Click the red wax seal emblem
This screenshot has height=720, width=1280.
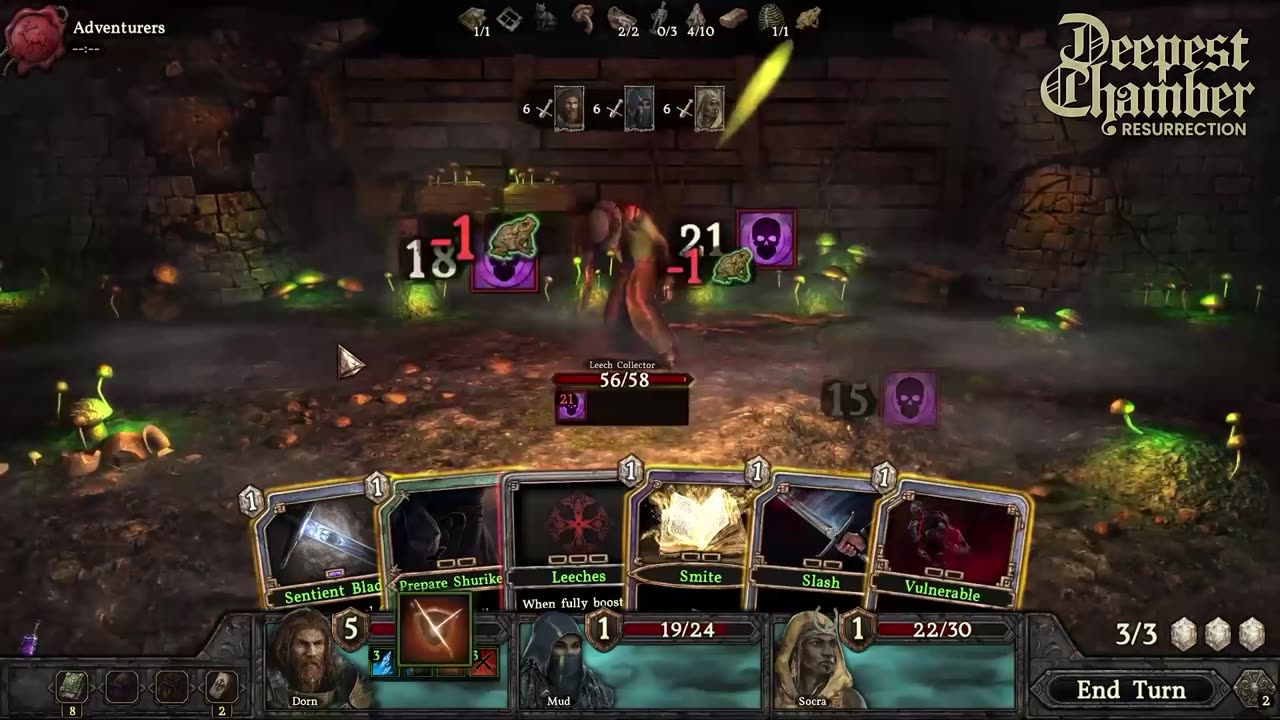coord(34,36)
